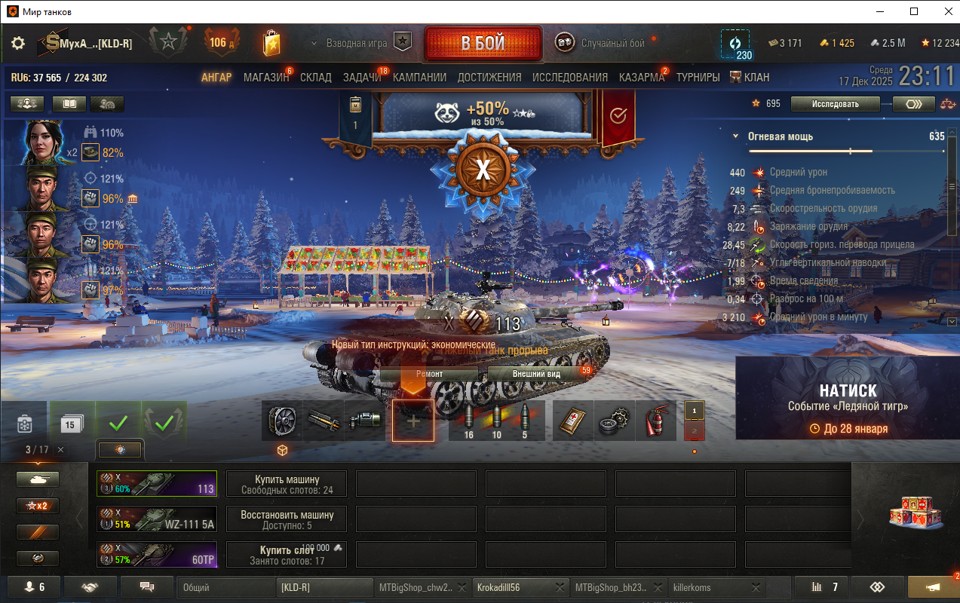Switch to the КАЗАРМА tab
Image resolution: width=960 pixels, height=603 pixels.
click(641, 77)
